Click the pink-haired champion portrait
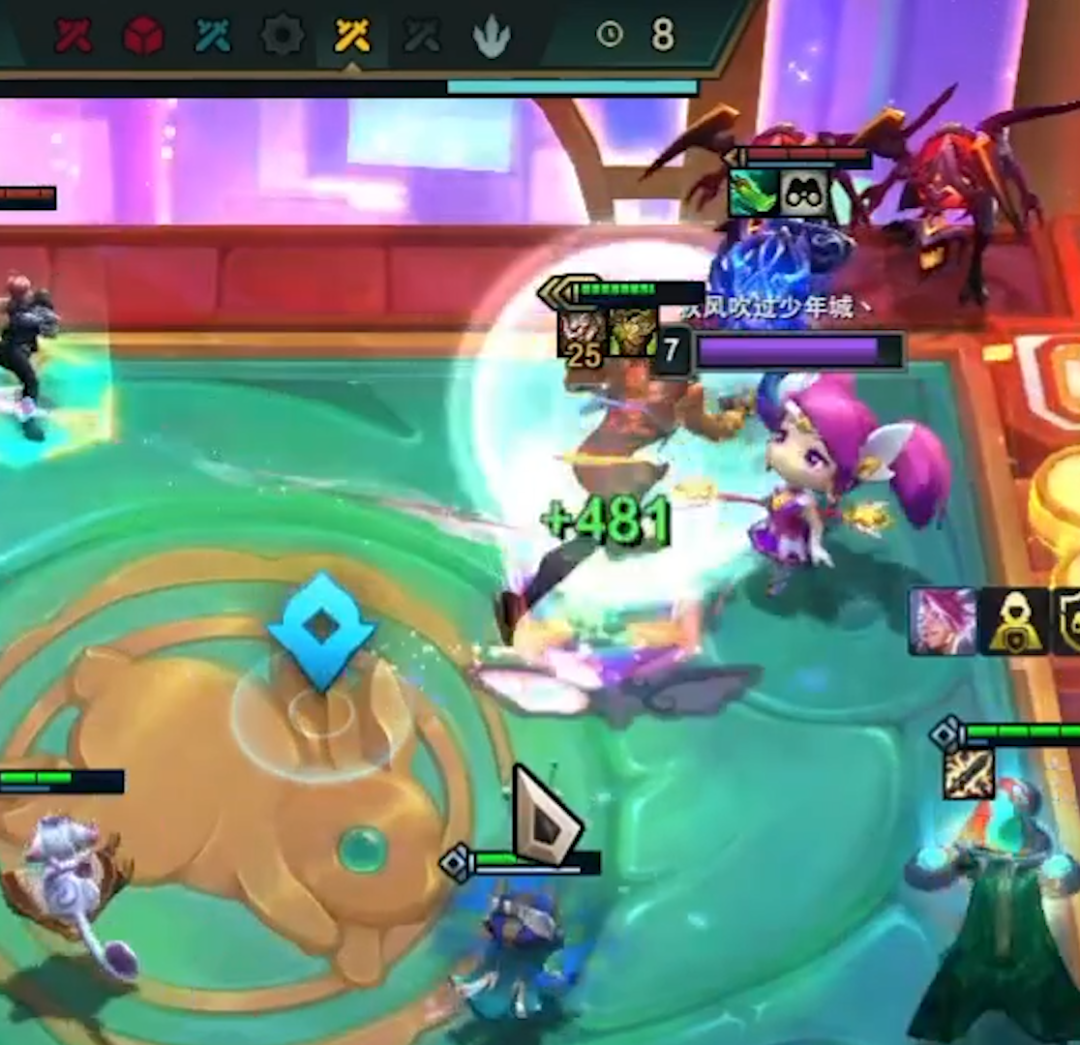This screenshot has height=1045, width=1080. 942,622
